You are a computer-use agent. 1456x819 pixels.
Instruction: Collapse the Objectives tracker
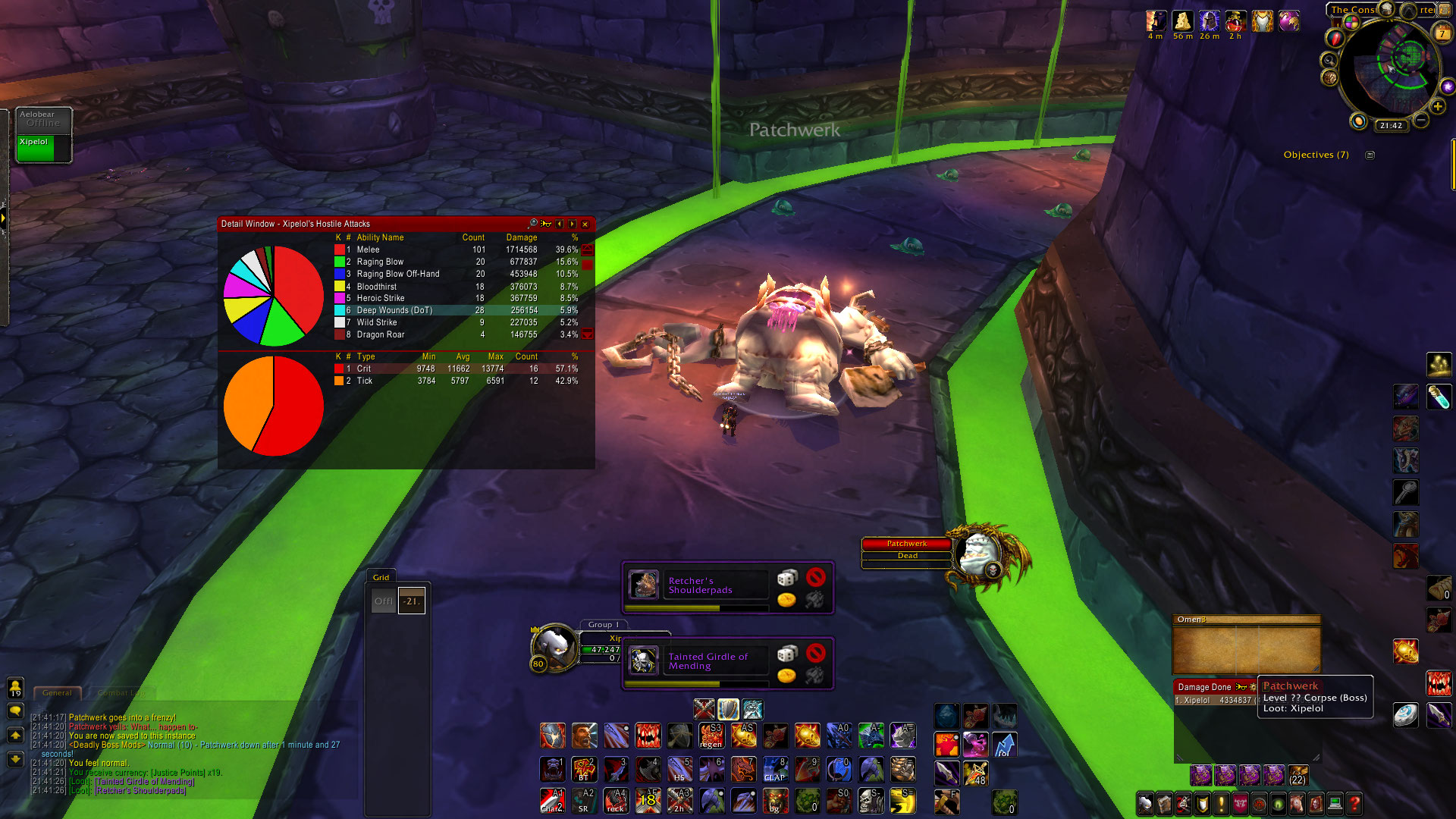(1370, 155)
